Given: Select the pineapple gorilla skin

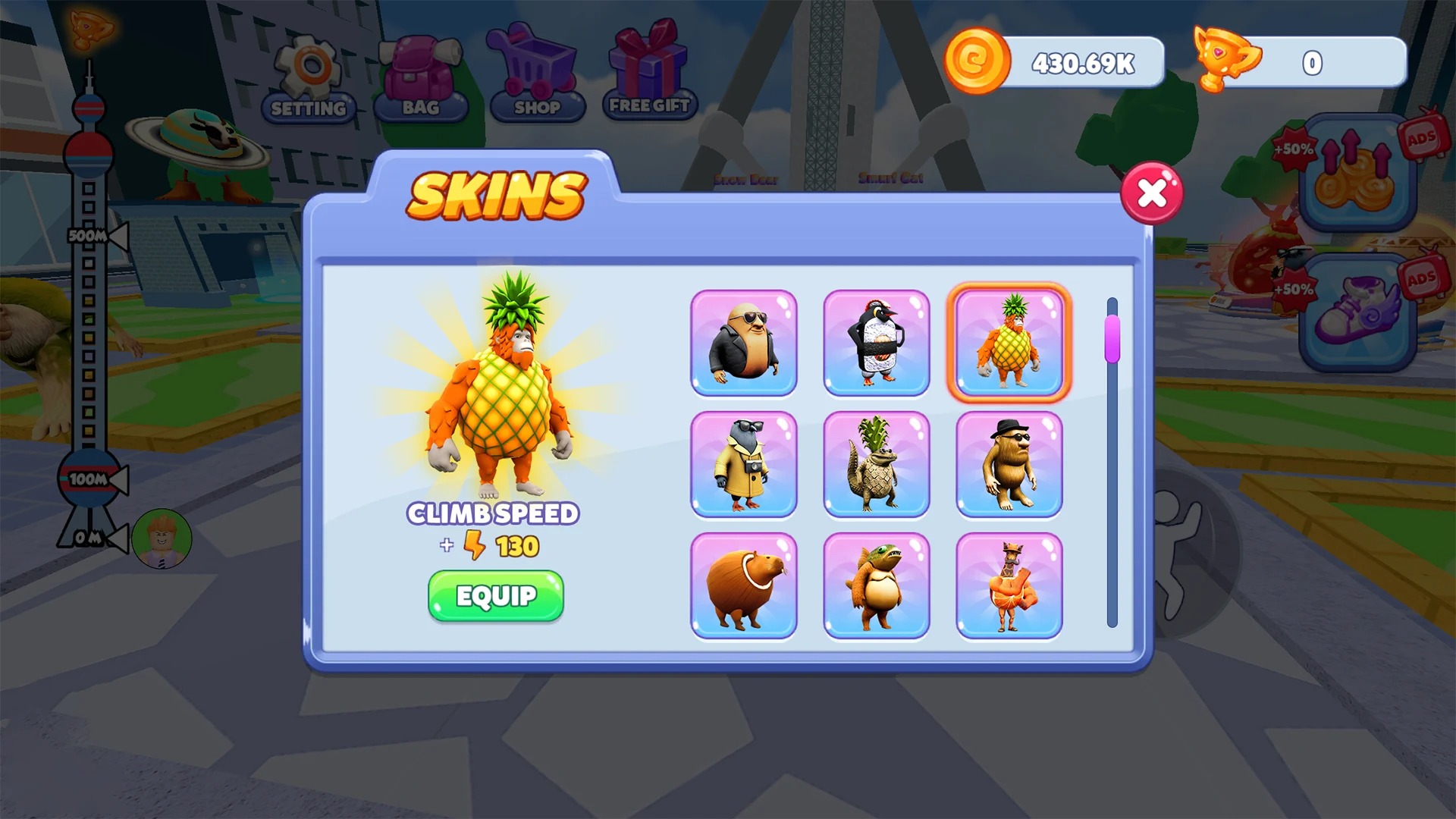Looking at the screenshot, I should point(1009,343).
